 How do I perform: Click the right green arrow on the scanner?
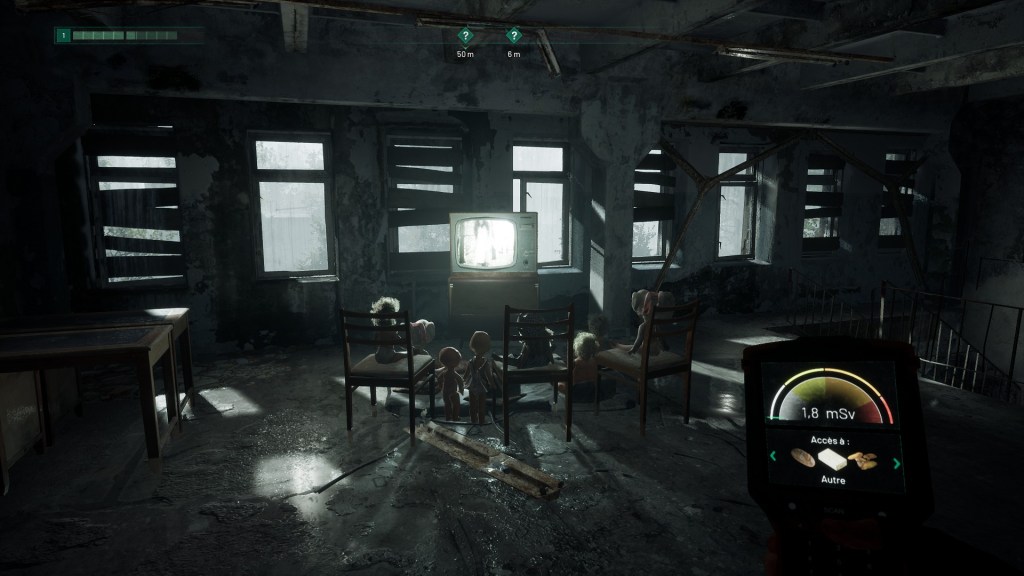[896, 462]
